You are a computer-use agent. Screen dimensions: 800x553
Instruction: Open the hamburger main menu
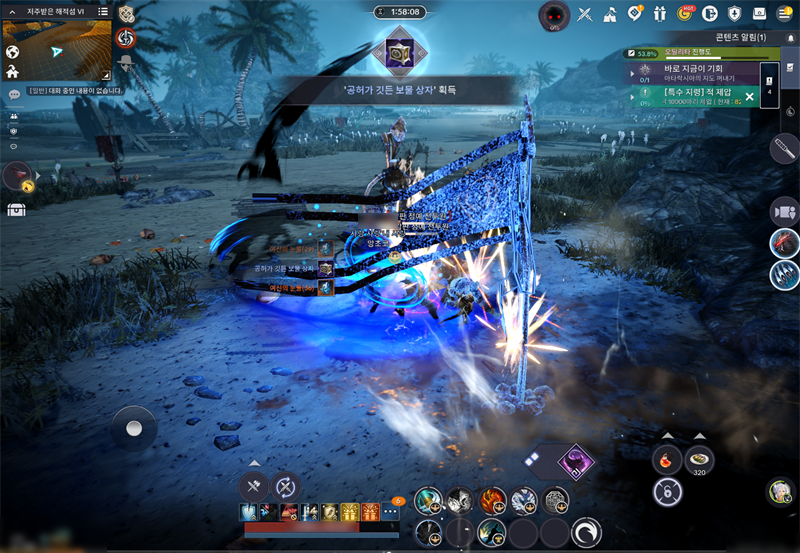[785, 13]
